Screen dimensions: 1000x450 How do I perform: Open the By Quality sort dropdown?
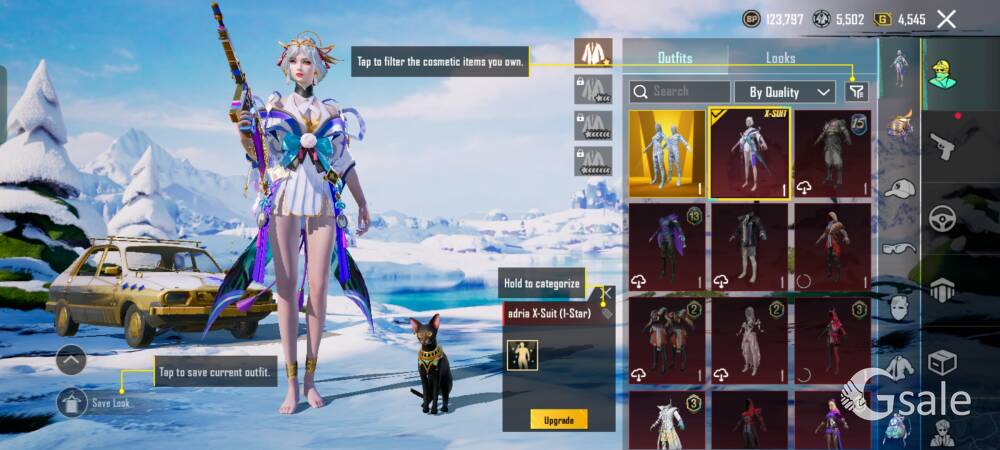[785, 92]
